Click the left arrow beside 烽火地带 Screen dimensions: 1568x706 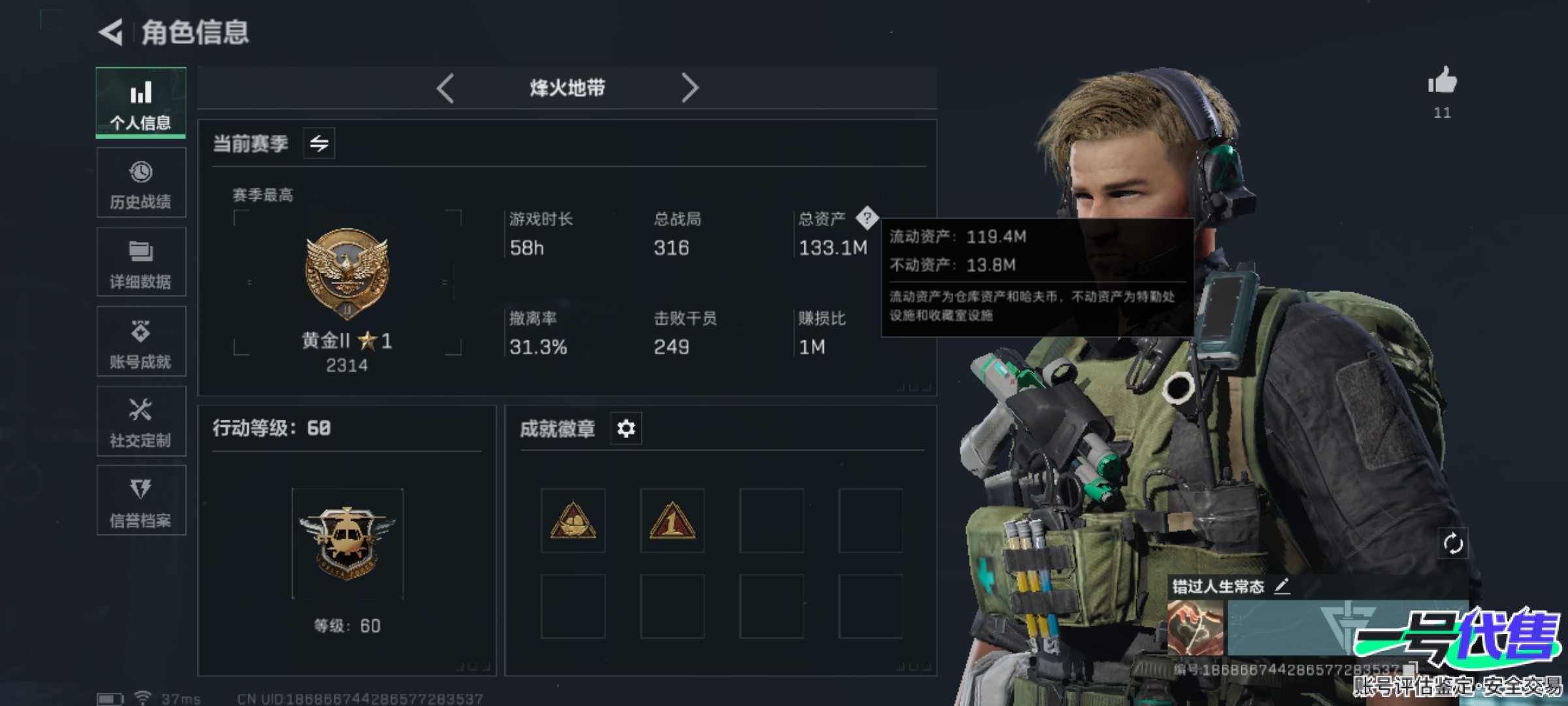(446, 88)
